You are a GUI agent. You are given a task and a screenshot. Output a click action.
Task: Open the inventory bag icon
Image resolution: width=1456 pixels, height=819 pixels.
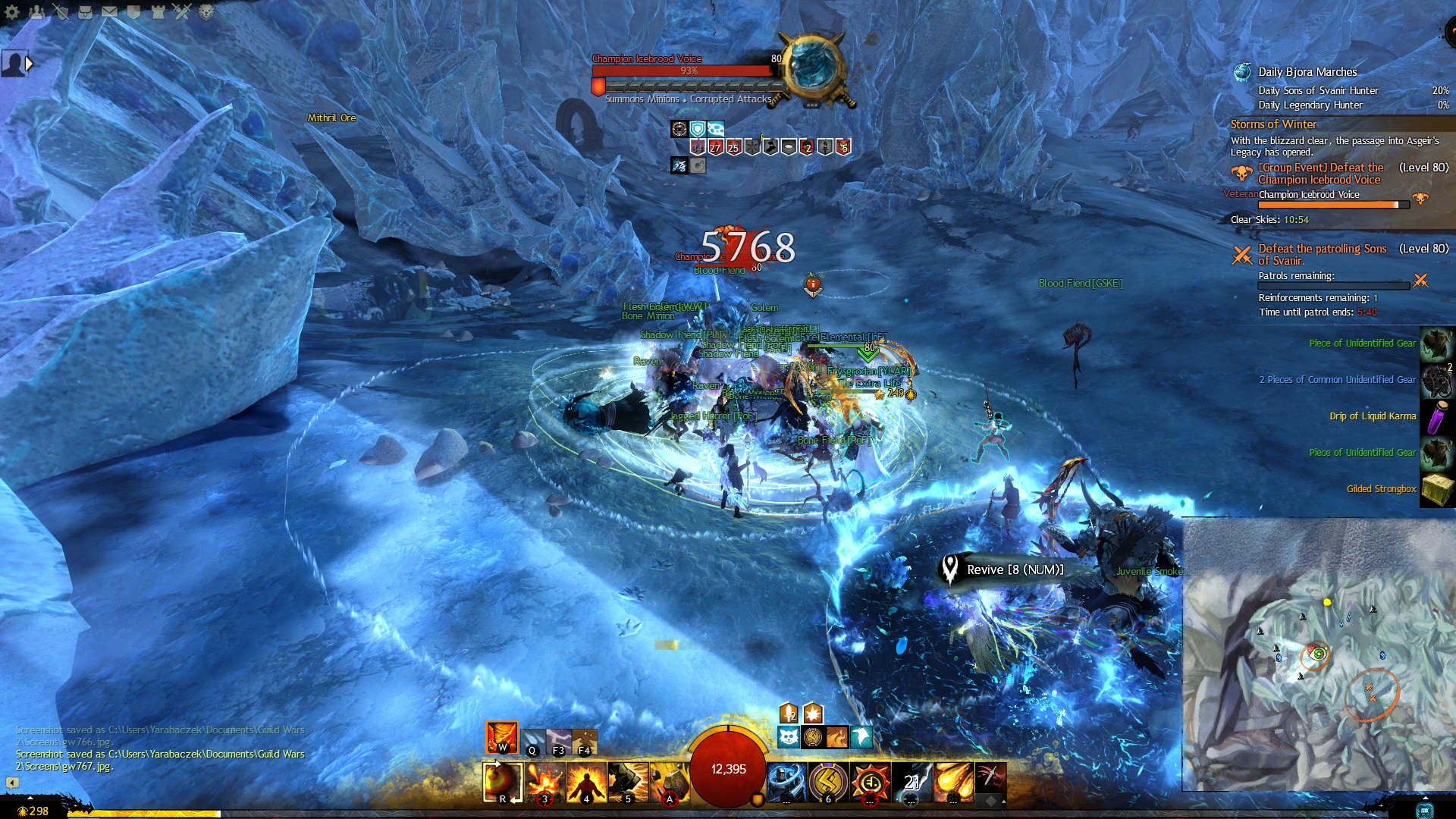(85, 11)
